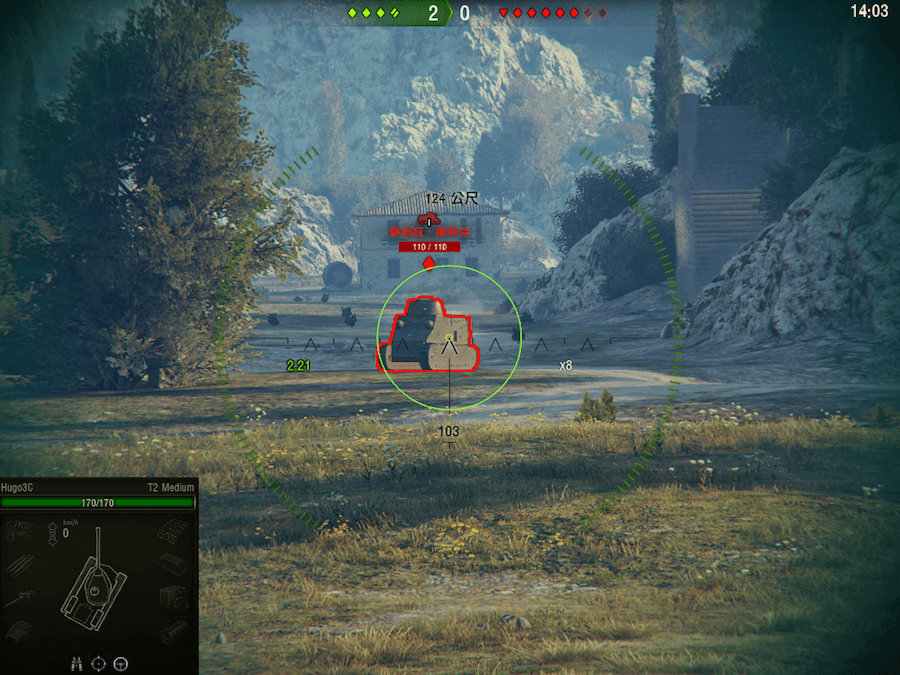This screenshot has width=900, height=675.
Task: Click the fuel tank module icon
Action: pyautogui.click(x=174, y=565)
